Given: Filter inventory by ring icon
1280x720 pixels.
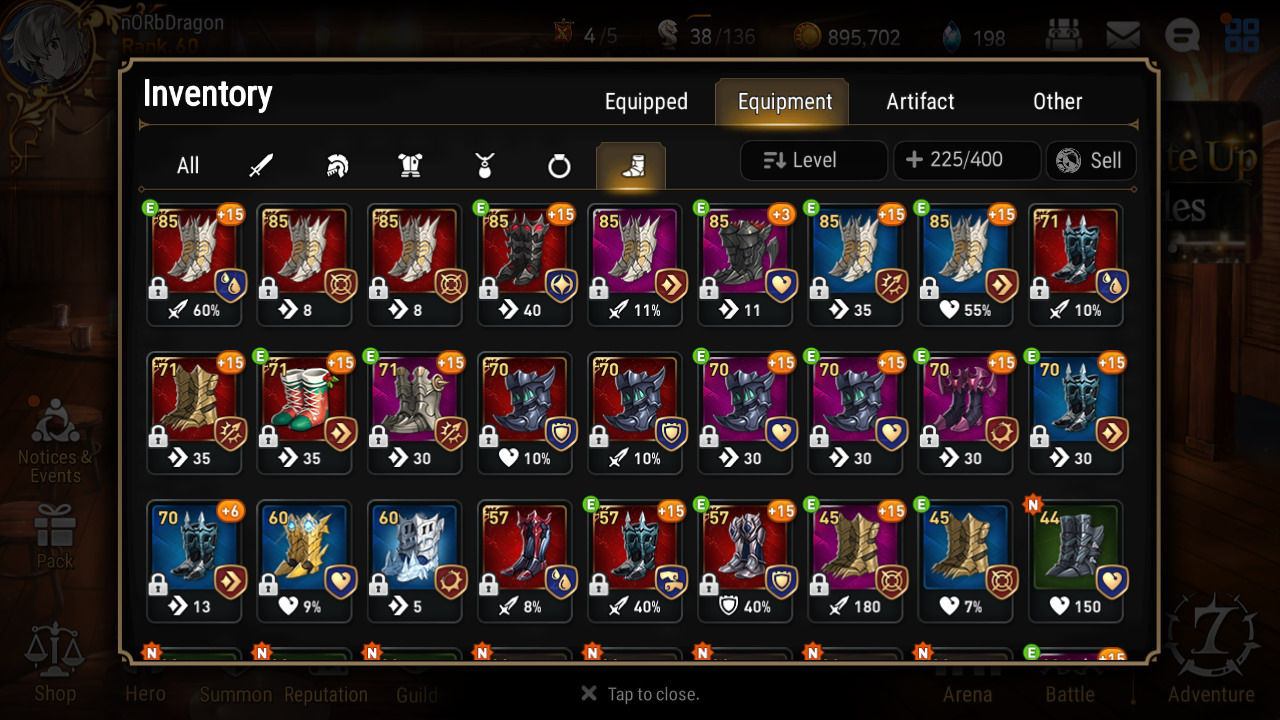Looking at the screenshot, I should click(559, 166).
